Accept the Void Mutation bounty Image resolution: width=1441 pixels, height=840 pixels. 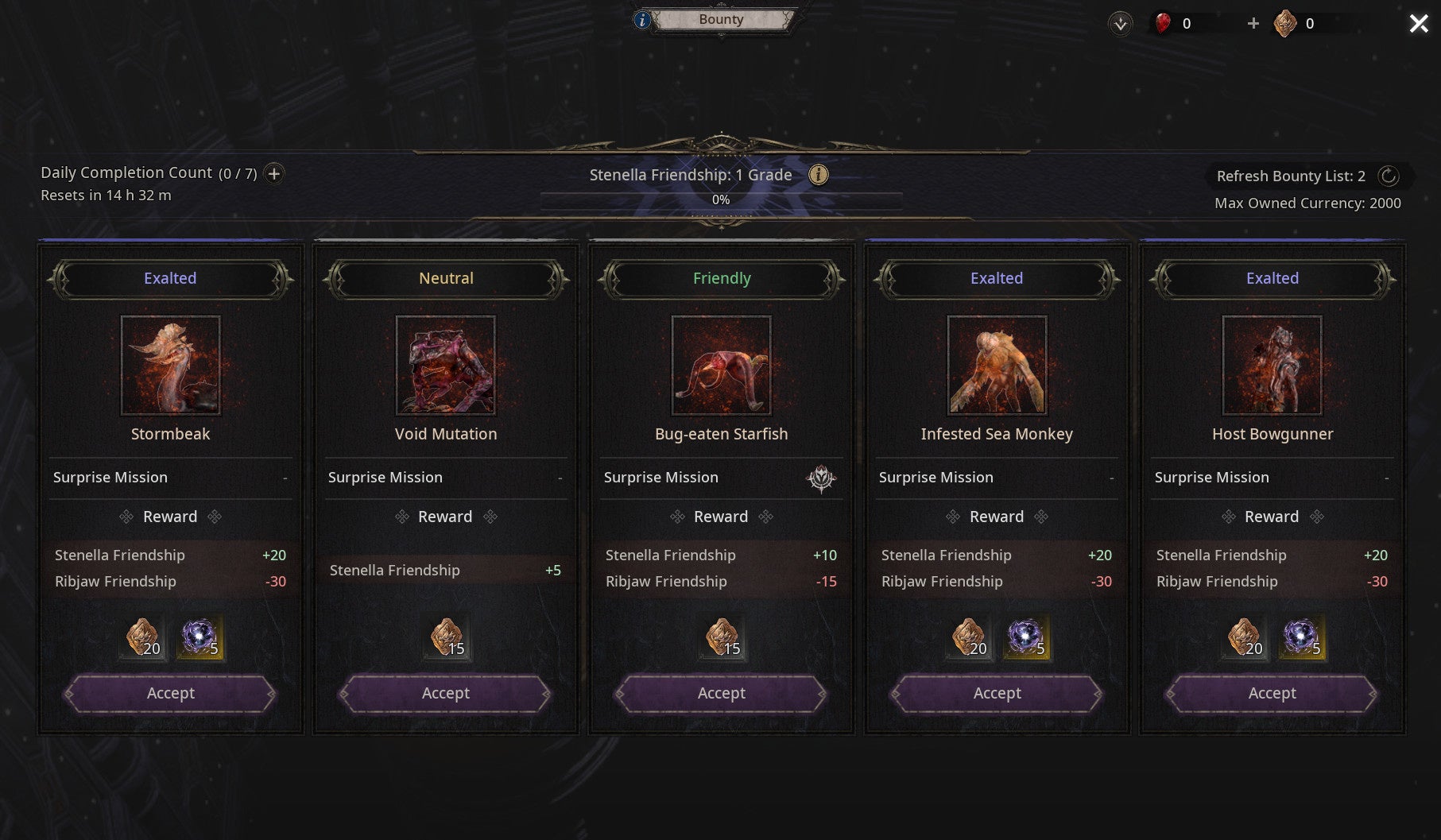tap(445, 694)
